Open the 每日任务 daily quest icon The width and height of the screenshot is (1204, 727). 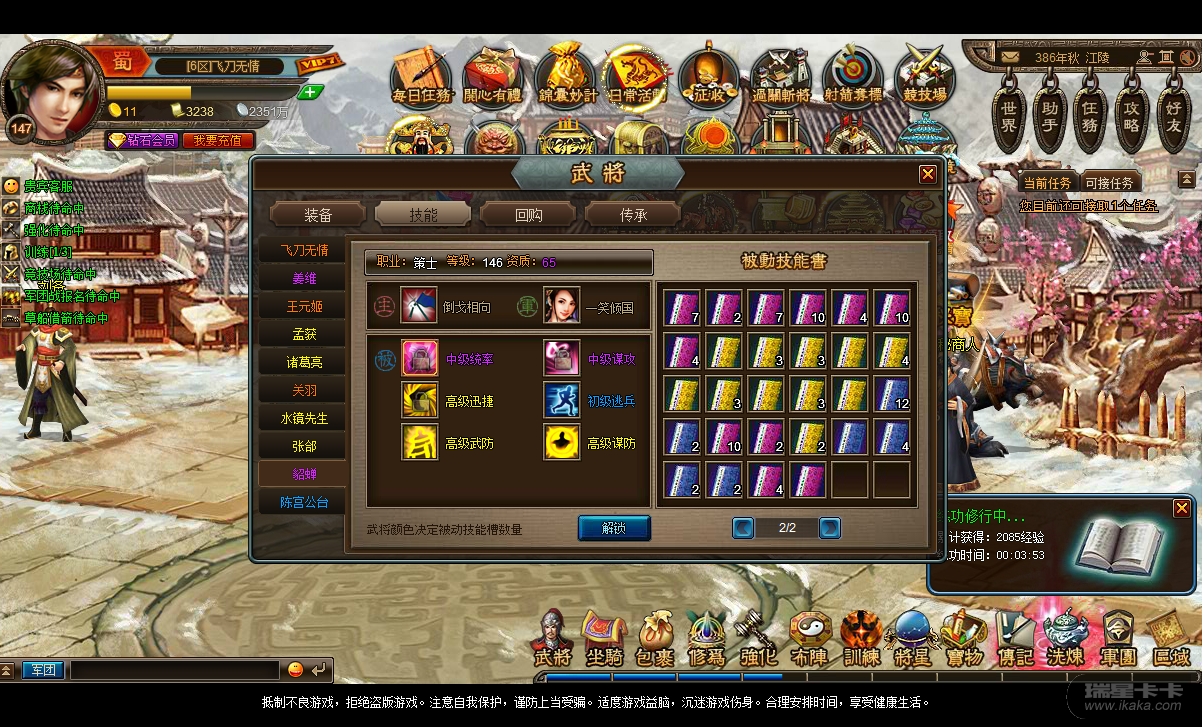tap(421, 75)
